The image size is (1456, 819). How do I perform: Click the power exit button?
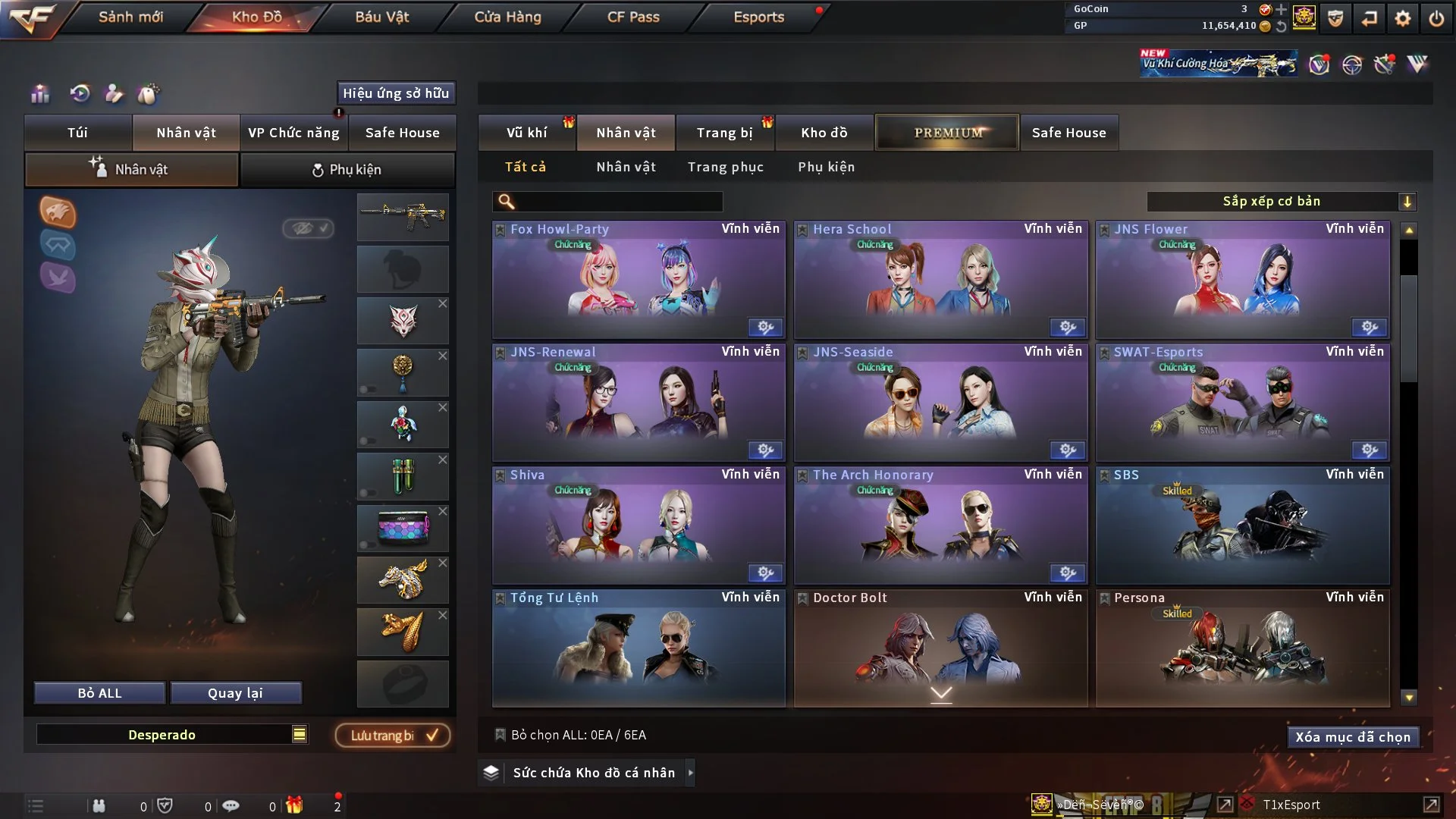click(1436, 18)
